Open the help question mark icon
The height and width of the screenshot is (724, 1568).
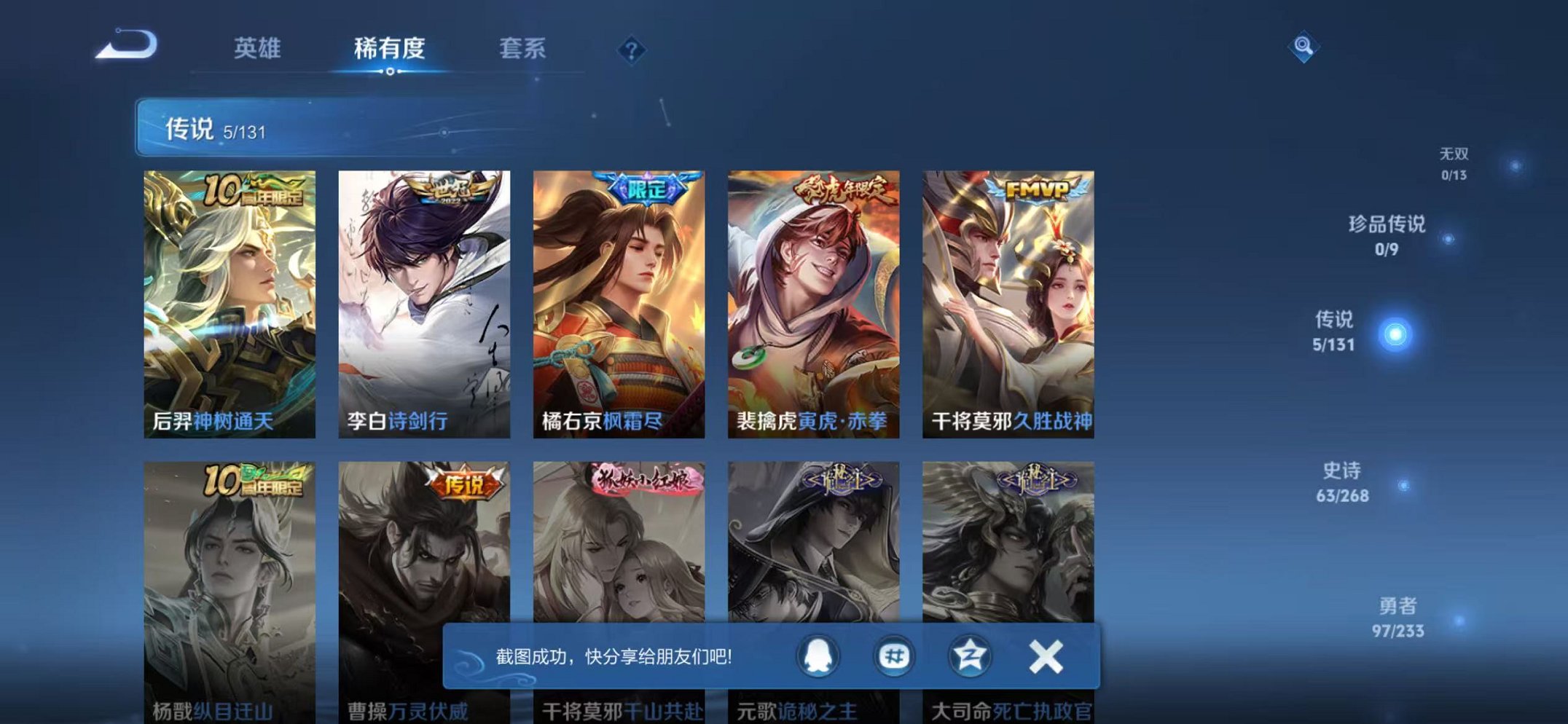point(631,50)
